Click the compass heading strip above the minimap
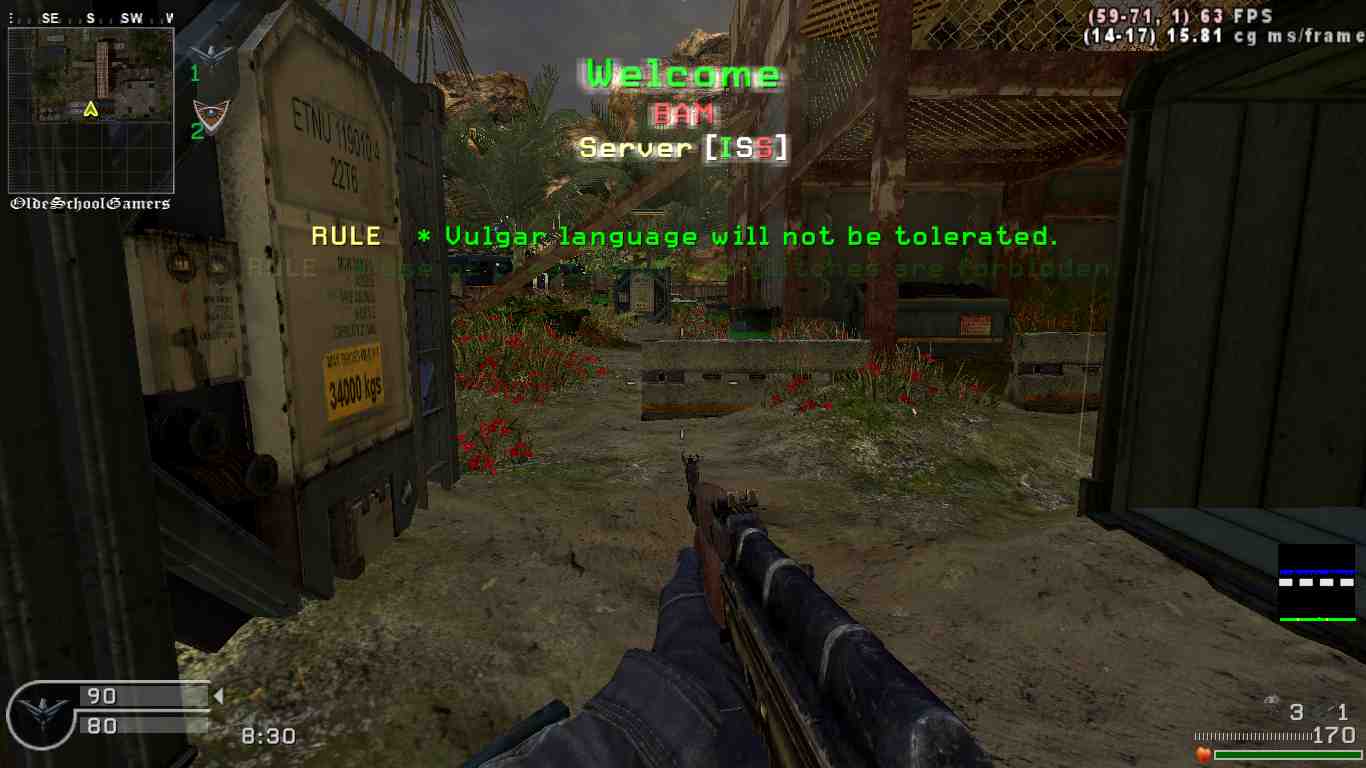The width and height of the screenshot is (1366, 768). click(x=91, y=18)
